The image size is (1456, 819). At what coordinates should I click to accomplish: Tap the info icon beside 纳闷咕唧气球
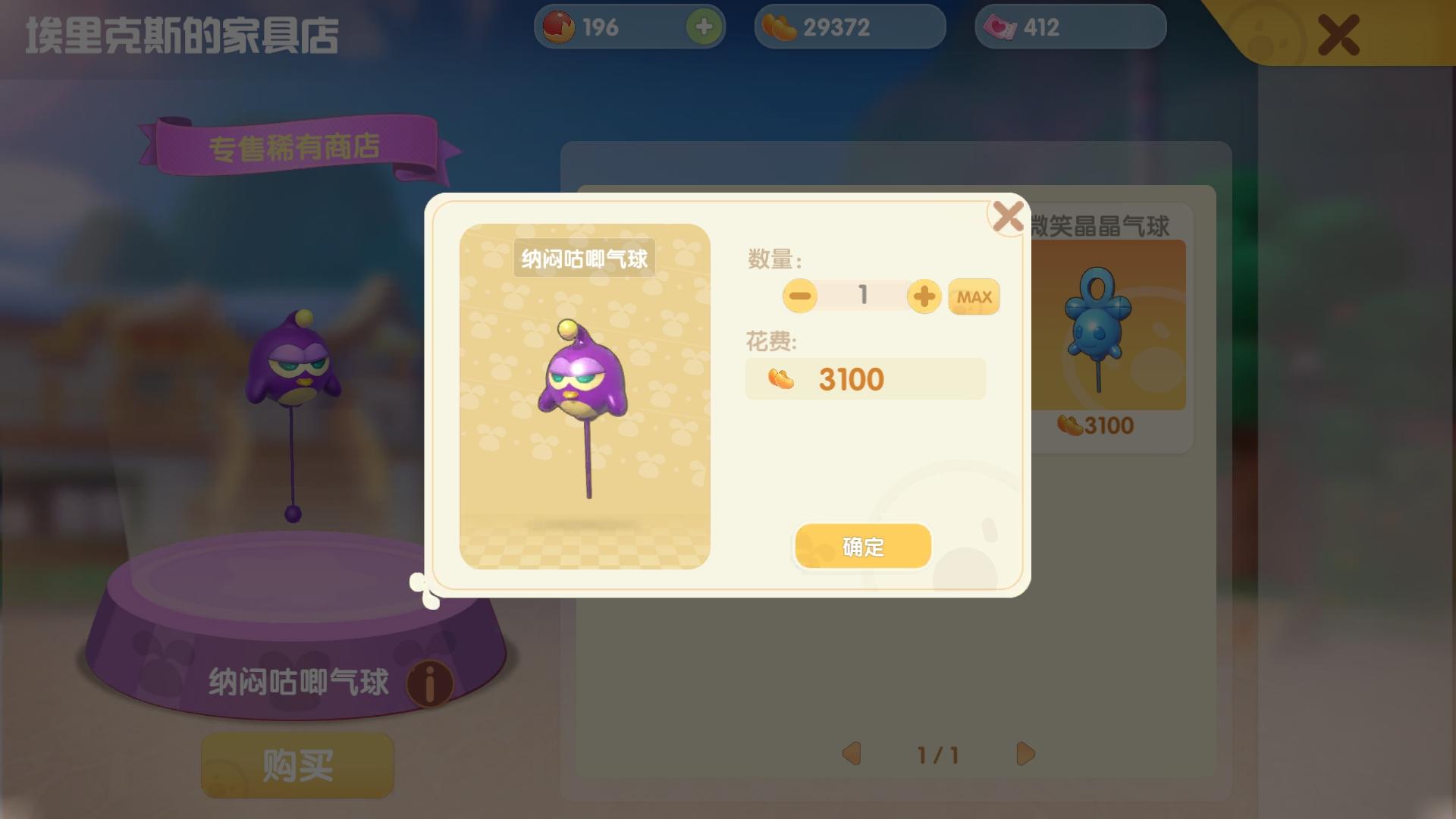pos(428,683)
